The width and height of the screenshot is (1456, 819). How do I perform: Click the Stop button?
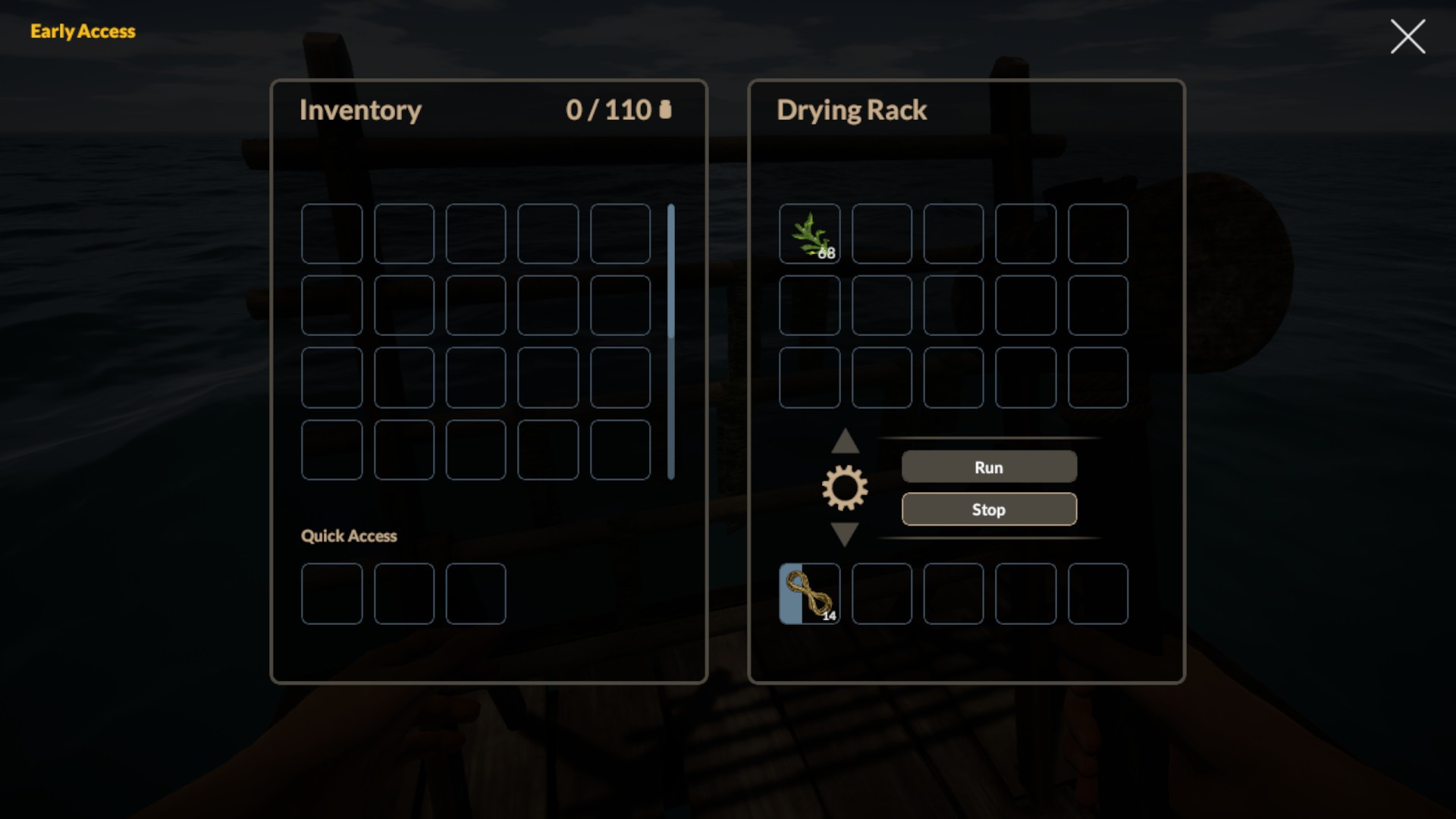point(988,510)
